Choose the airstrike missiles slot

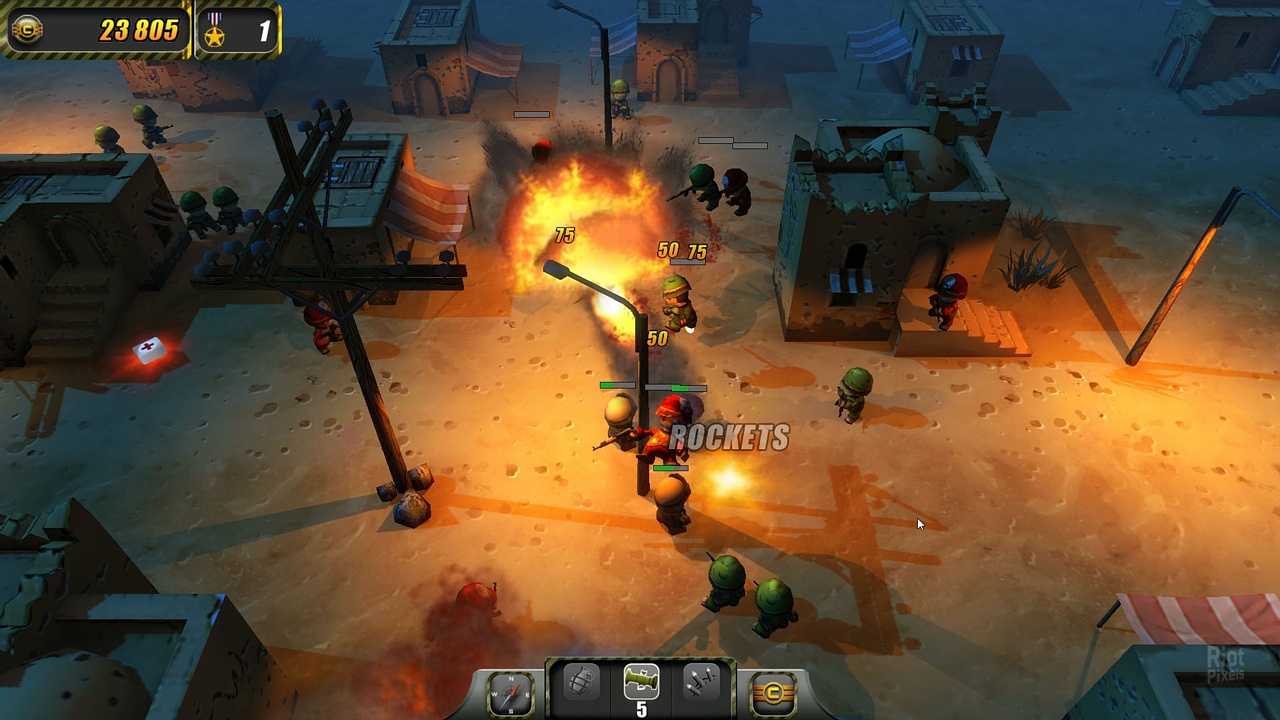click(701, 683)
